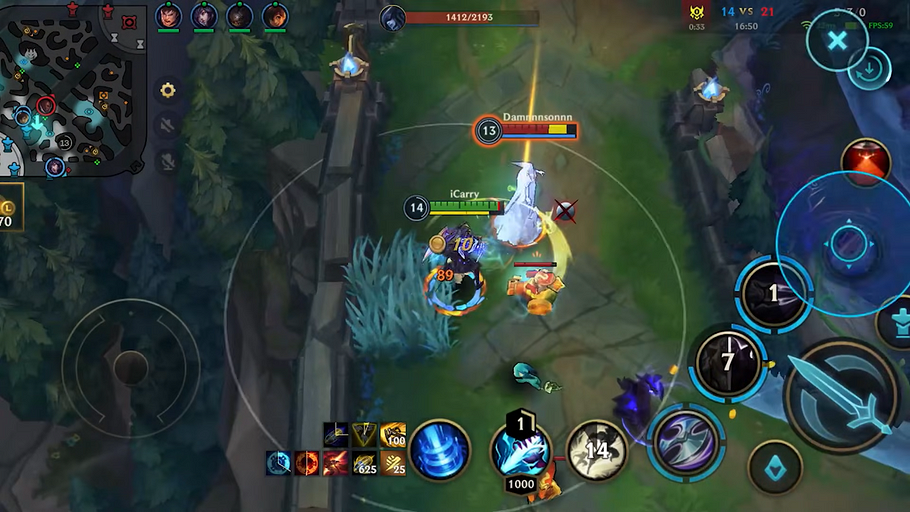This screenshot has height=512, width=910.
Task: Select the ability showing a 1 cooldown
Action: 773,294
